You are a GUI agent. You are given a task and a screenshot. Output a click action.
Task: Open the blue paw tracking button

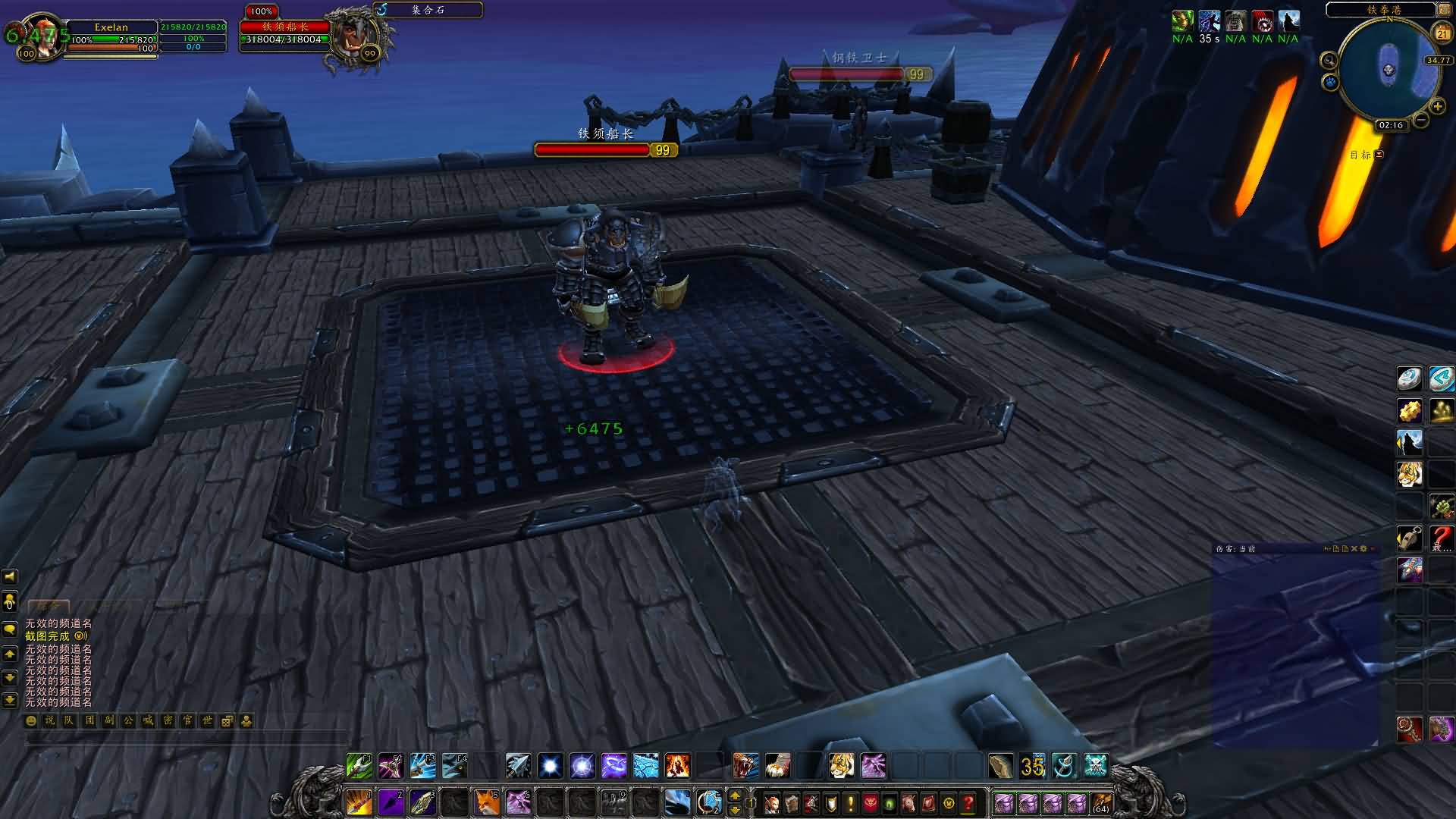pyautogui.click(x=1330, y=81)
